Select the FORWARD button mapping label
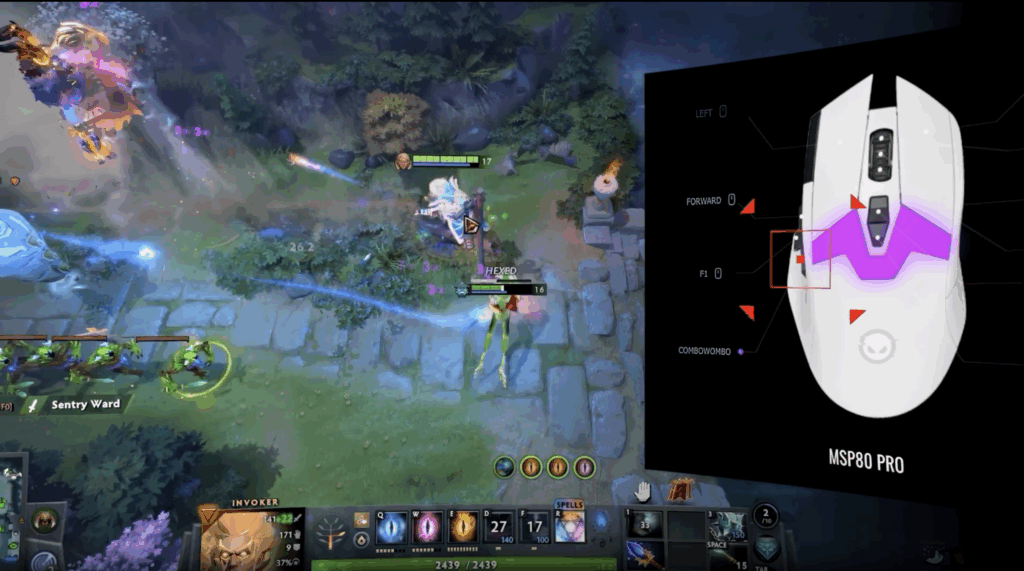The image size is (1024, 571). coord(704,201)
